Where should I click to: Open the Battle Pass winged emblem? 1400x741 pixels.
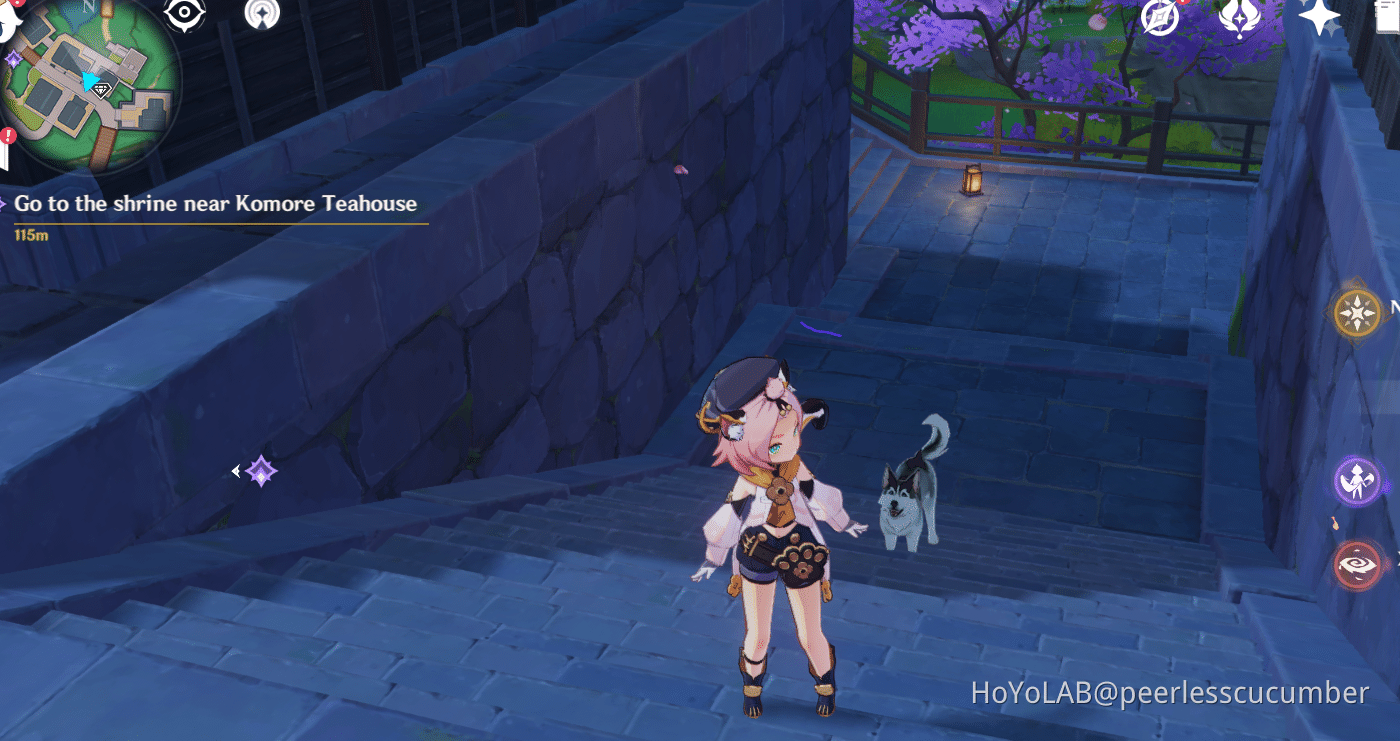1238,20
